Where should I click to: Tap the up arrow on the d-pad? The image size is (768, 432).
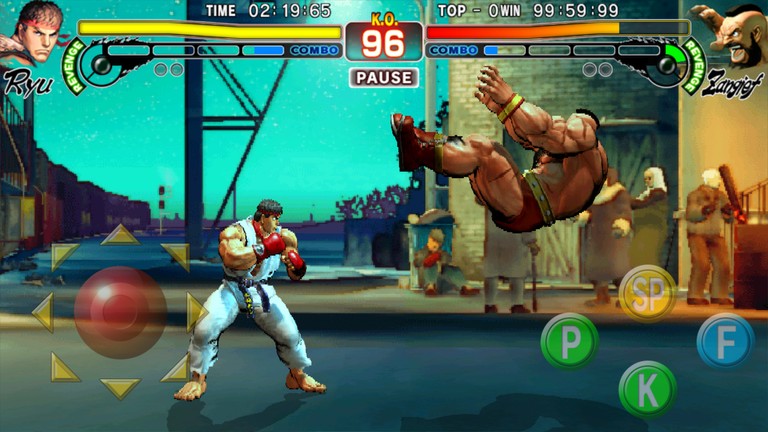120,236
